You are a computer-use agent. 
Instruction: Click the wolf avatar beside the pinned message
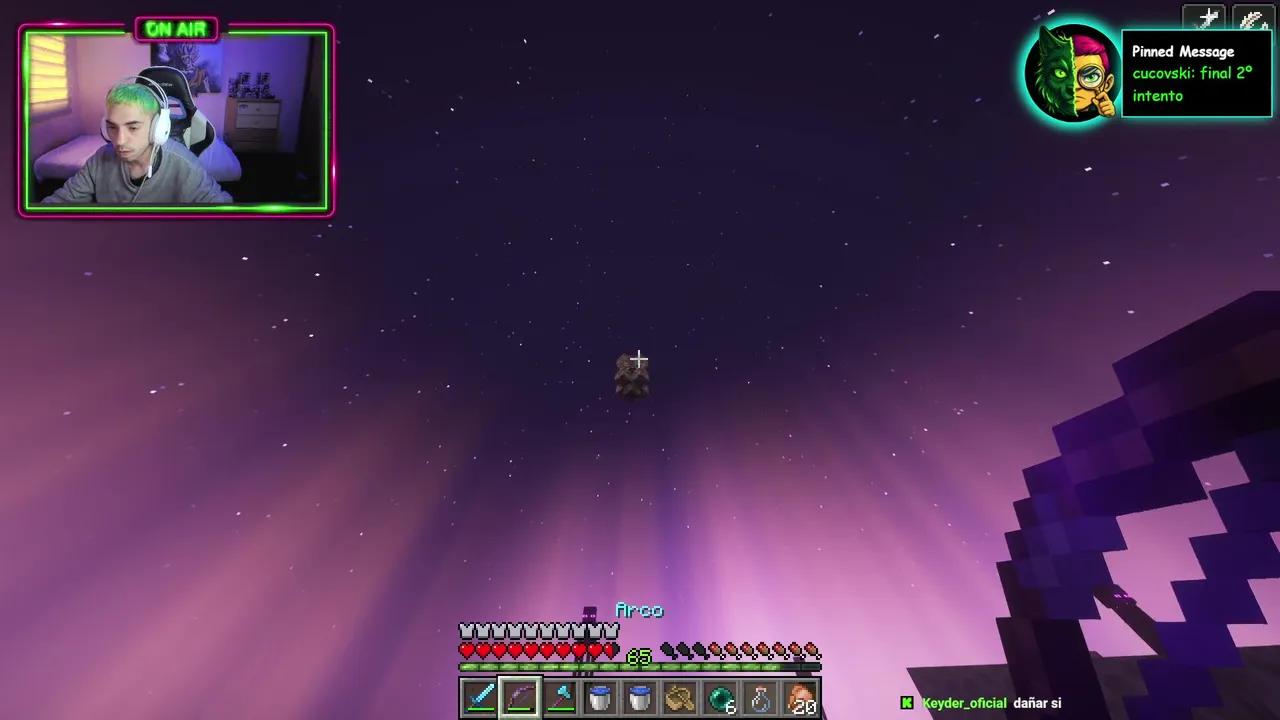[1072, 72]
